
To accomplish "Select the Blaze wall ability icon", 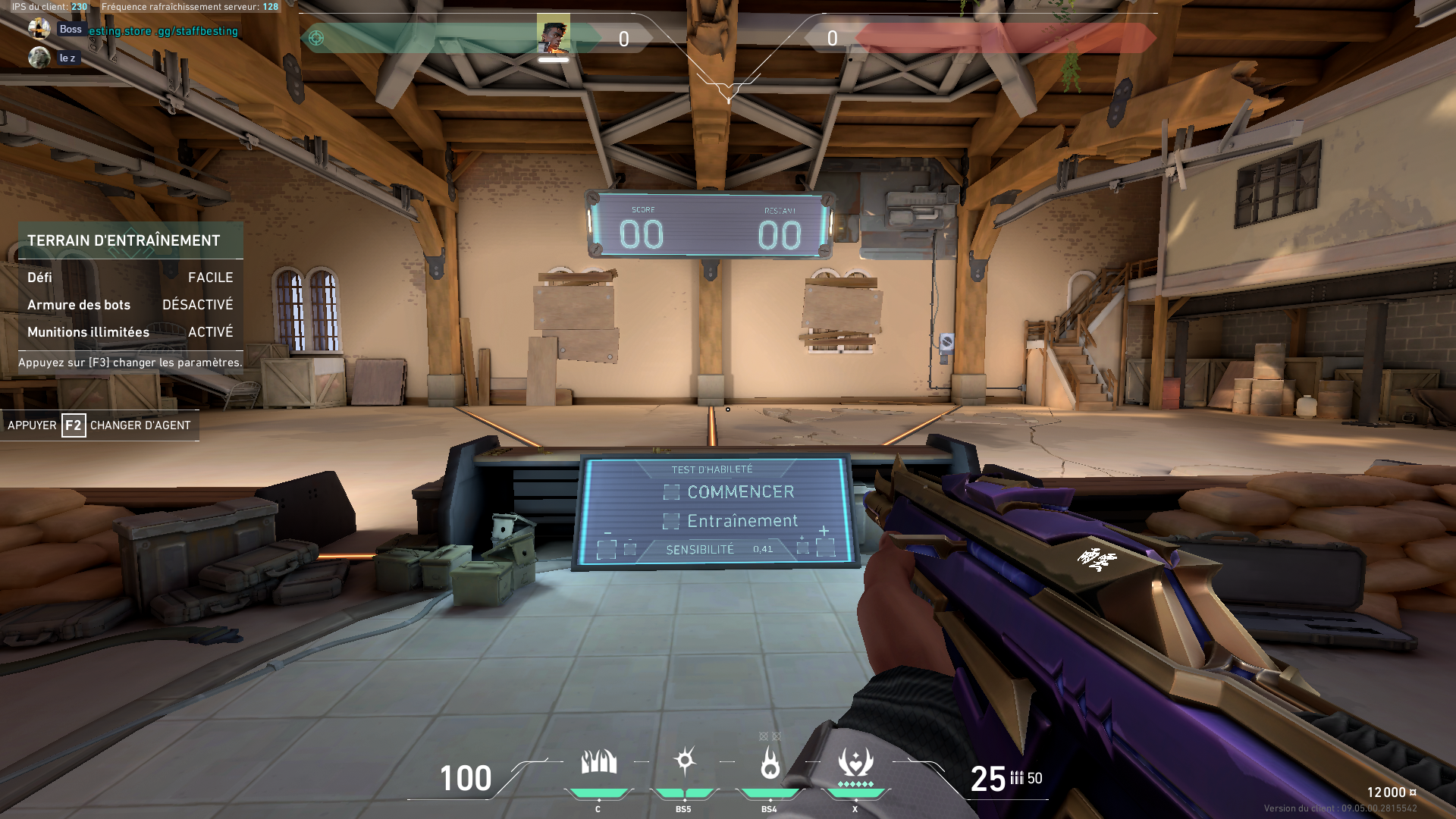I will coord(598,762).
